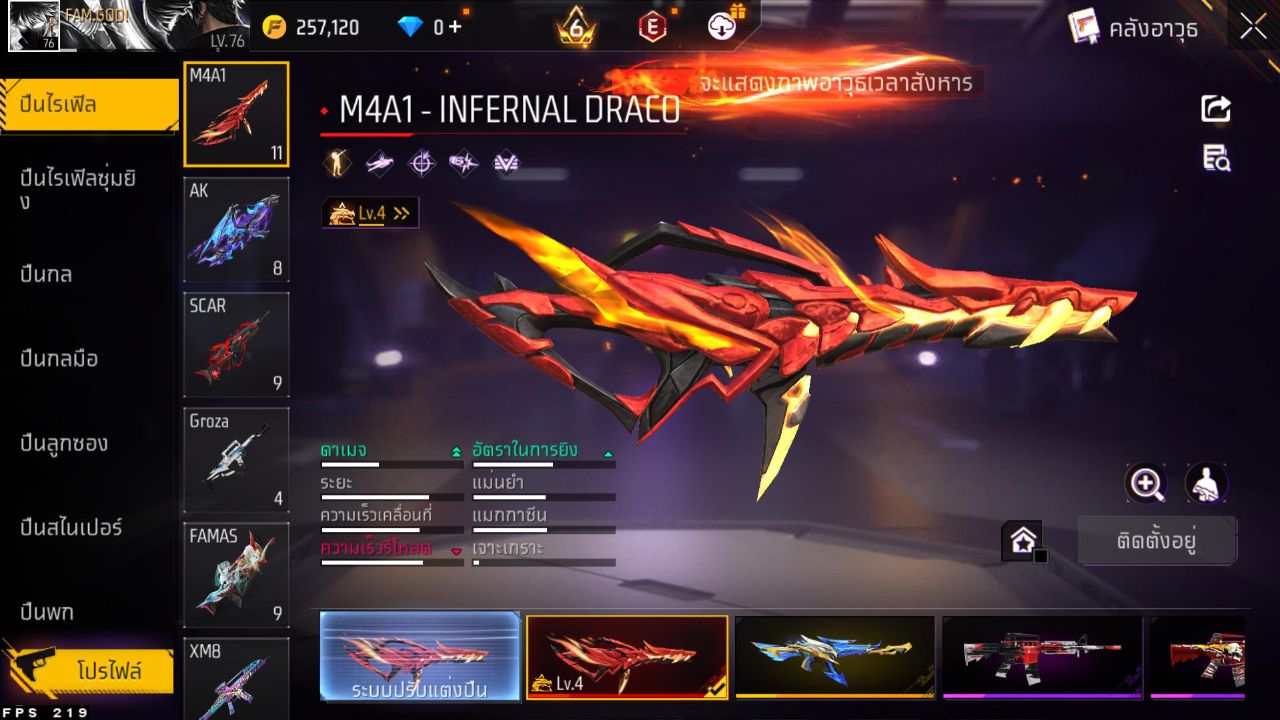The height and width of the screenshot is (720, 1280).
Task: Open the ปืนกลมือ category
Action: pos(59,358)
